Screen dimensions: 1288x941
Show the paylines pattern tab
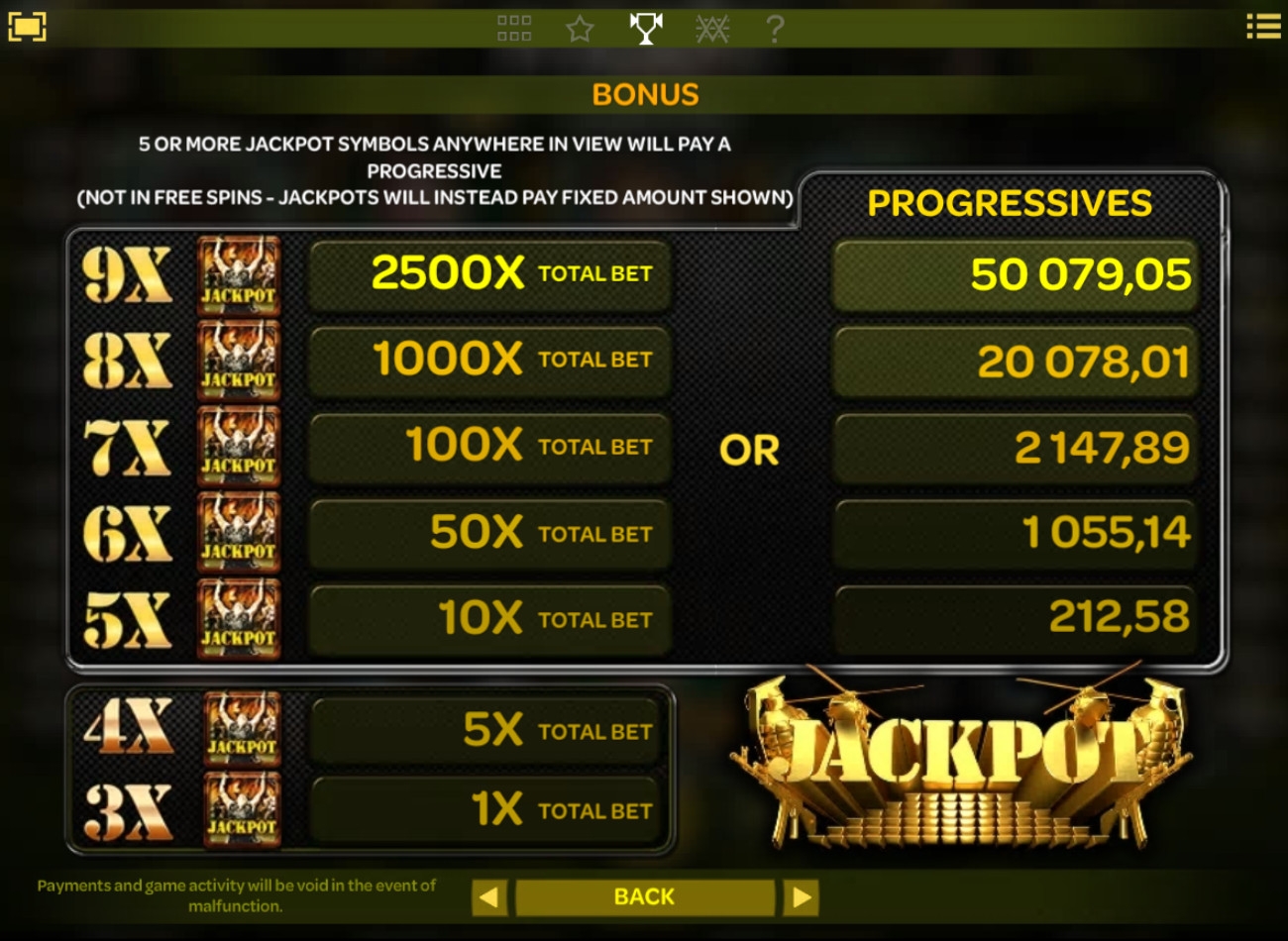pos(711,29)
